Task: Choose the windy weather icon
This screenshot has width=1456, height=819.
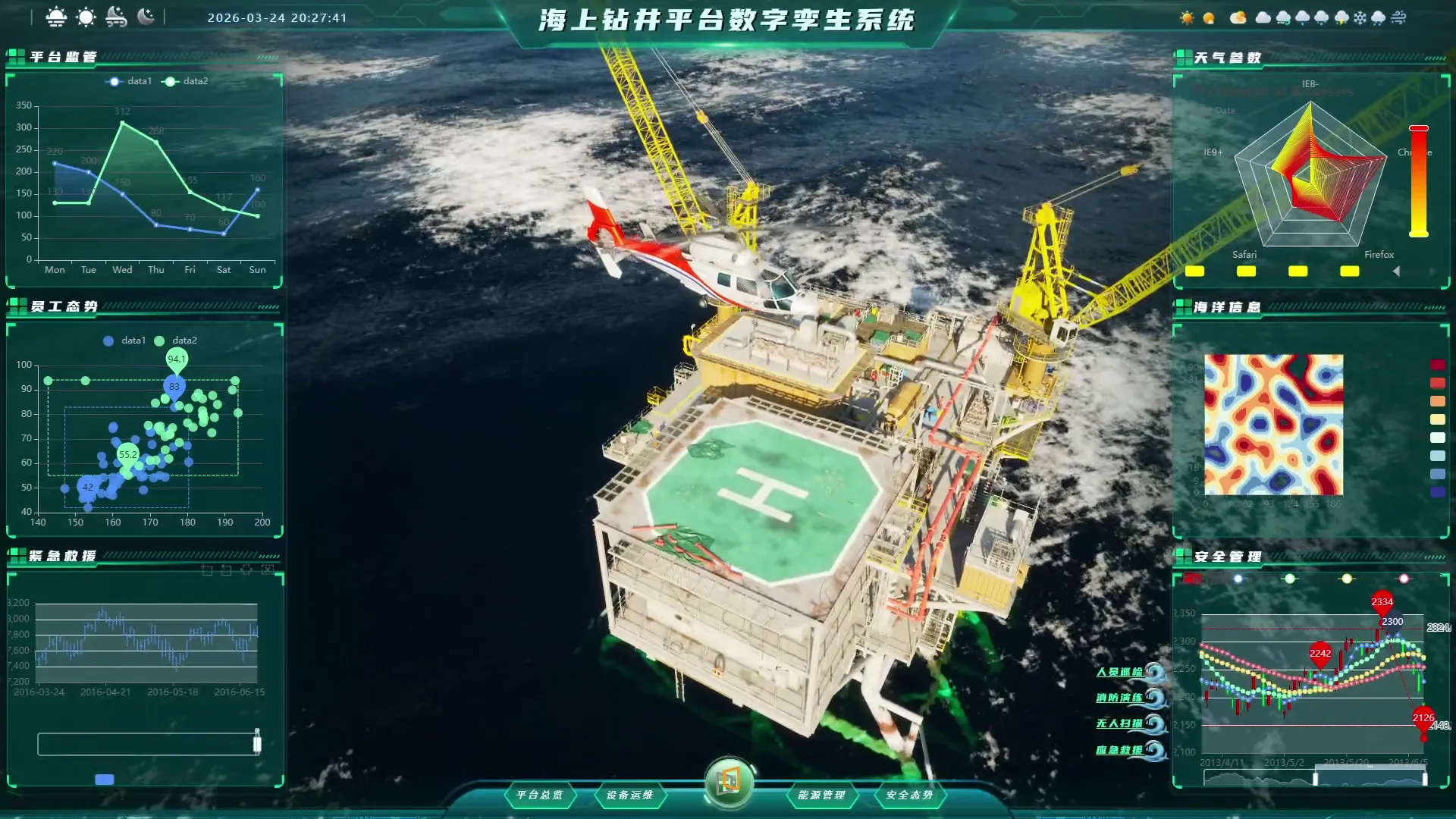Action: tap(1399, 18)
